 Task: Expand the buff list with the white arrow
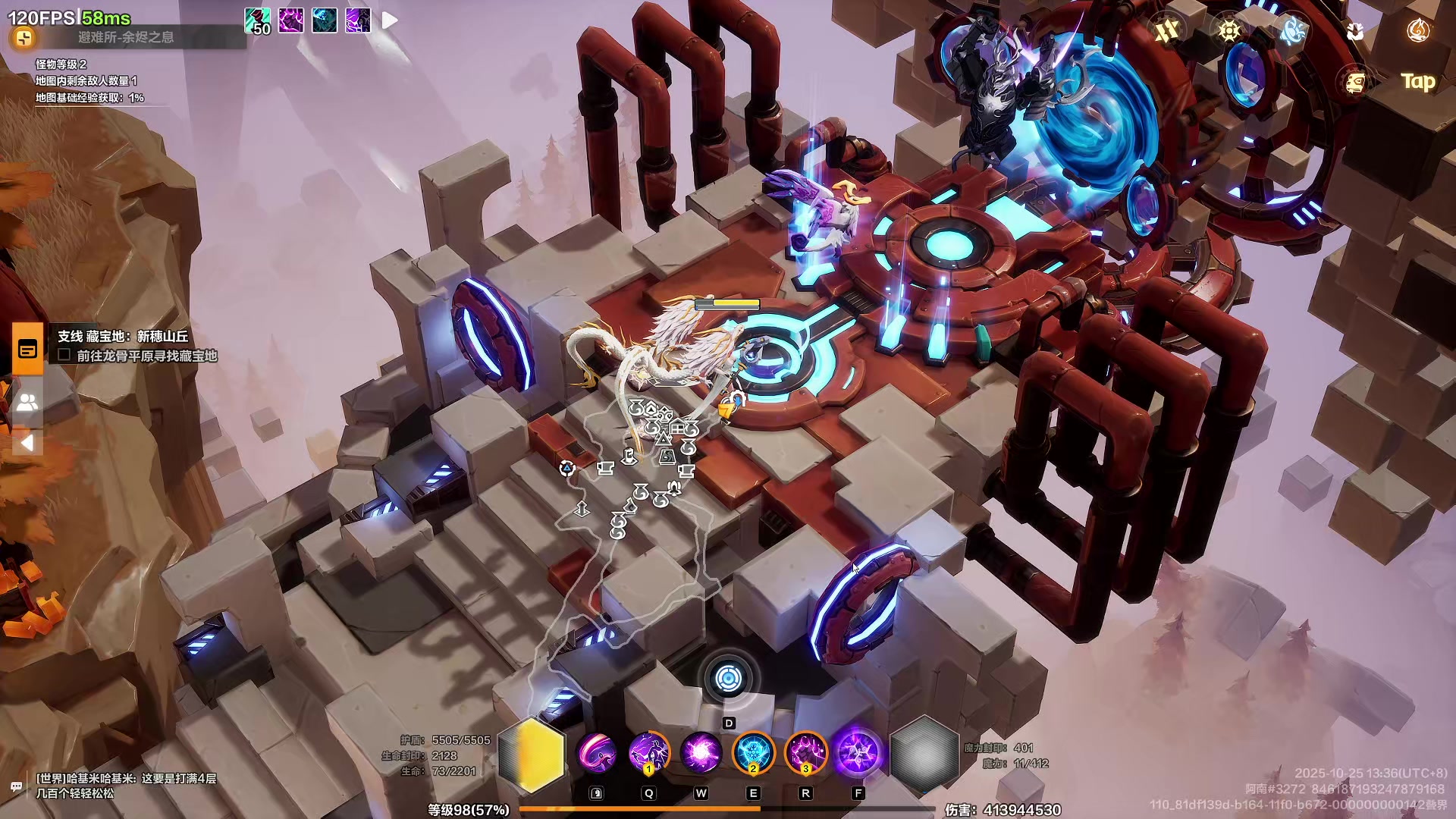coord(390,20)
